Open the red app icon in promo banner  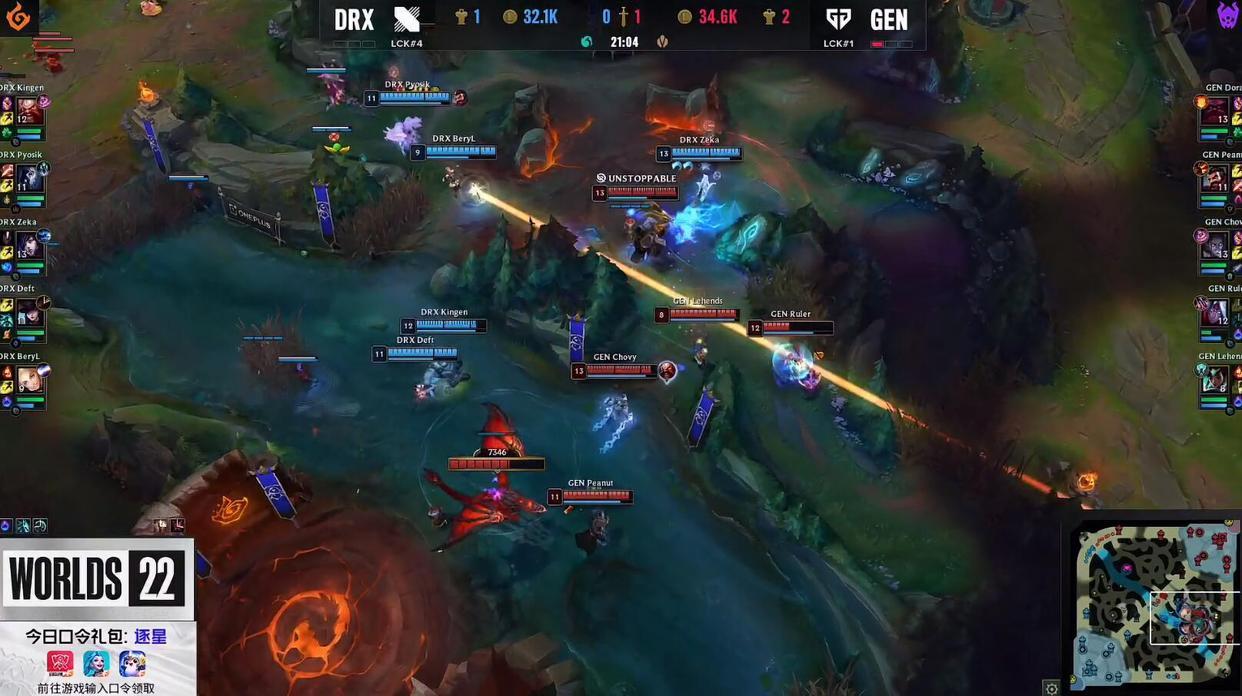[60, 663]
